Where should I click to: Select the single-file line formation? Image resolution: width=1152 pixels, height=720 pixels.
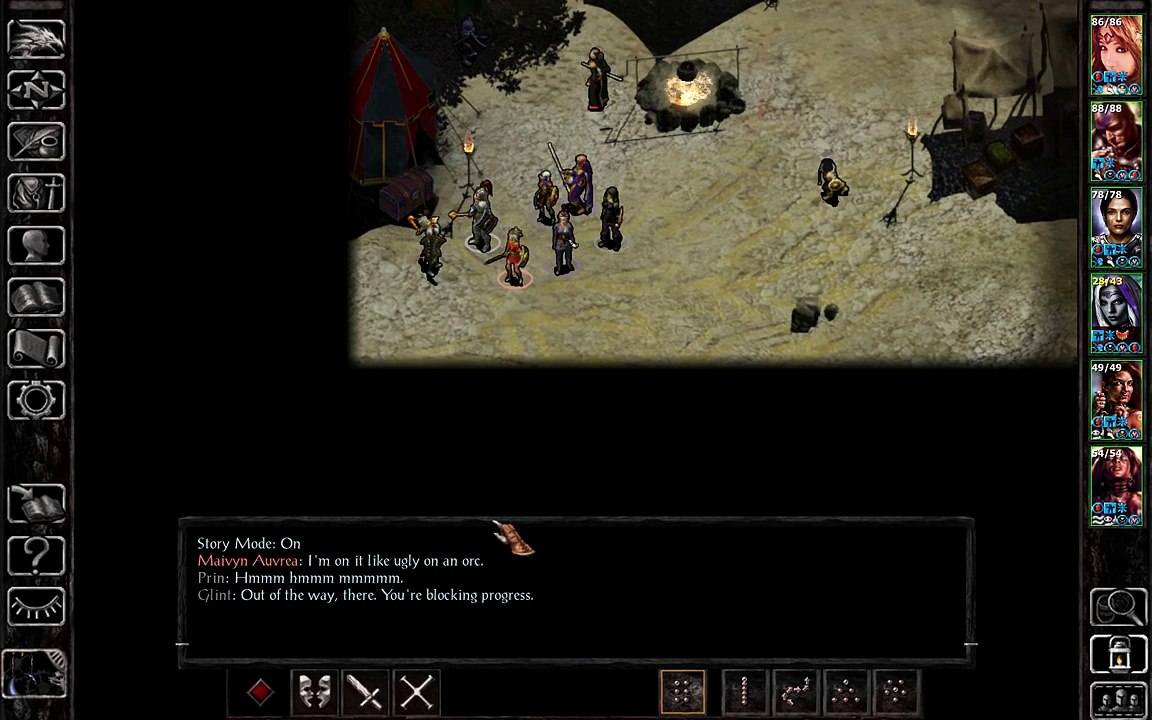(x=744, y=692)
